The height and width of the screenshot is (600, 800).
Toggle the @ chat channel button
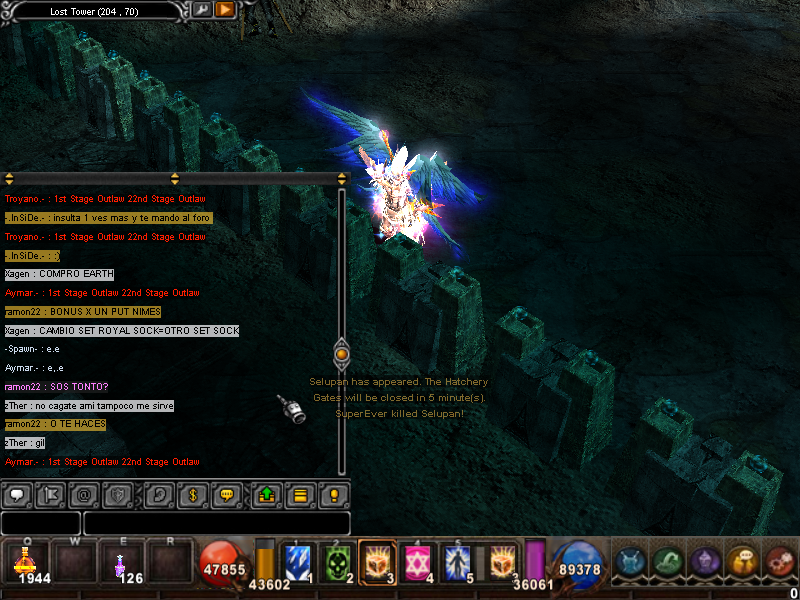tap(84, 494)
